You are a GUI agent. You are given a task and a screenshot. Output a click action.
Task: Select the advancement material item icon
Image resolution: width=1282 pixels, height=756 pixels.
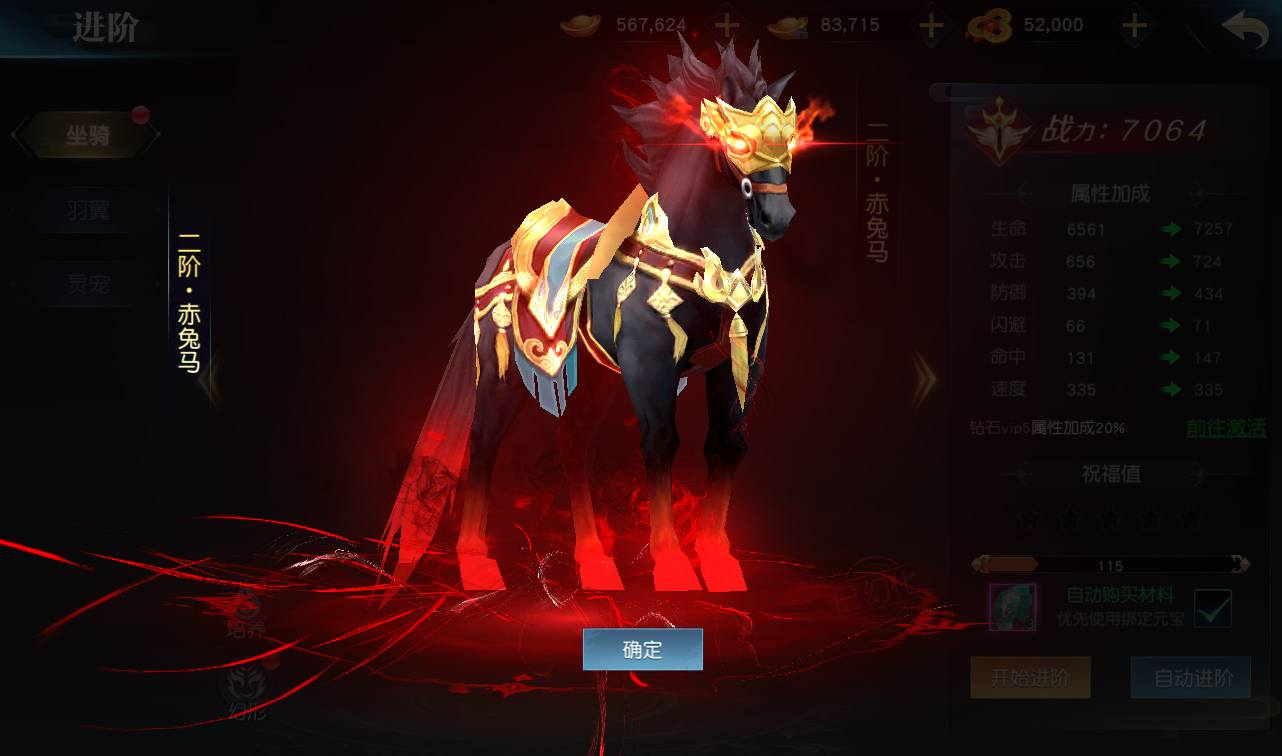click(1012, 607)
